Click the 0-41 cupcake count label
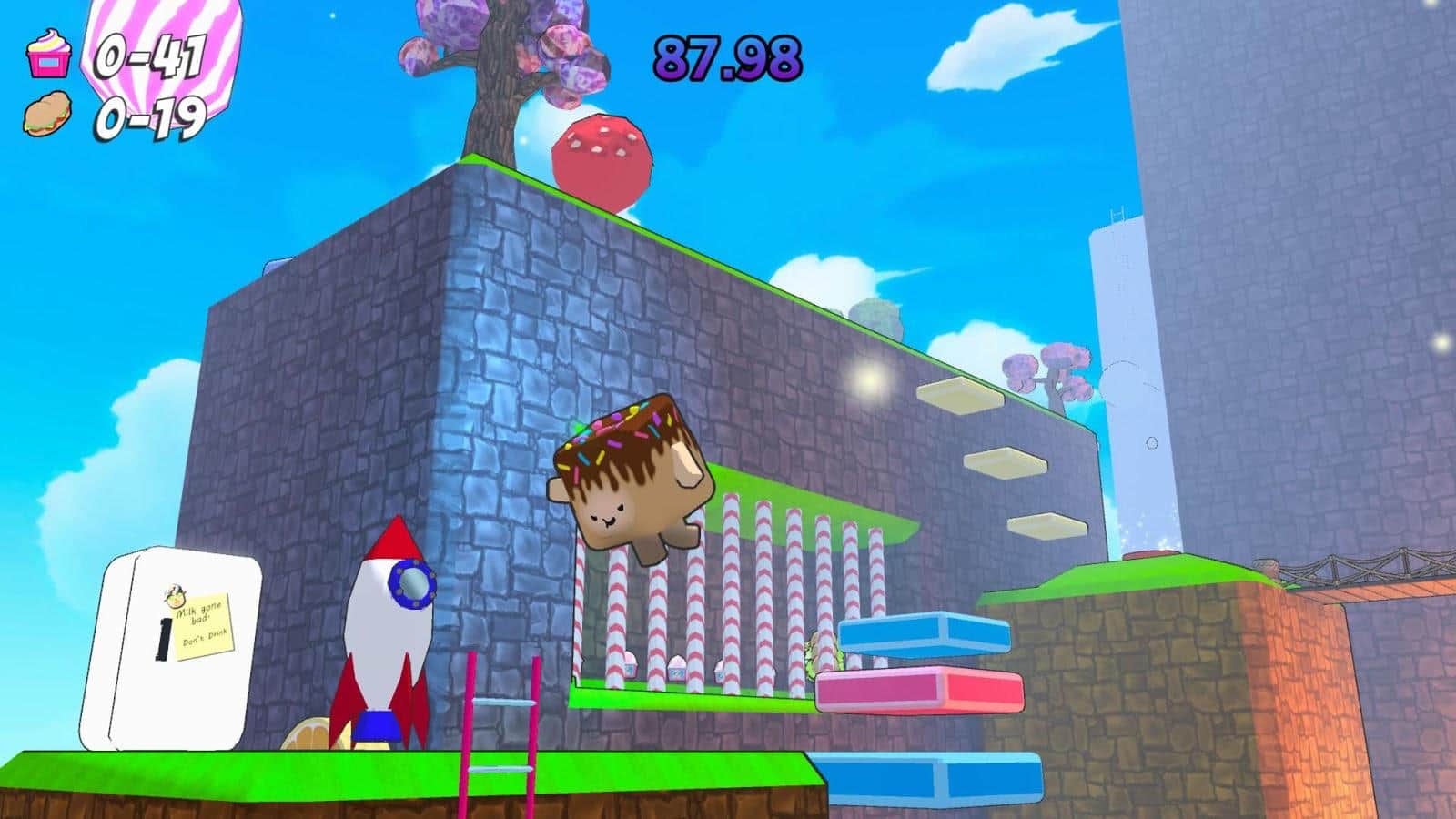The height and width of the screenshot is (819, 1456). coord(149,56)
